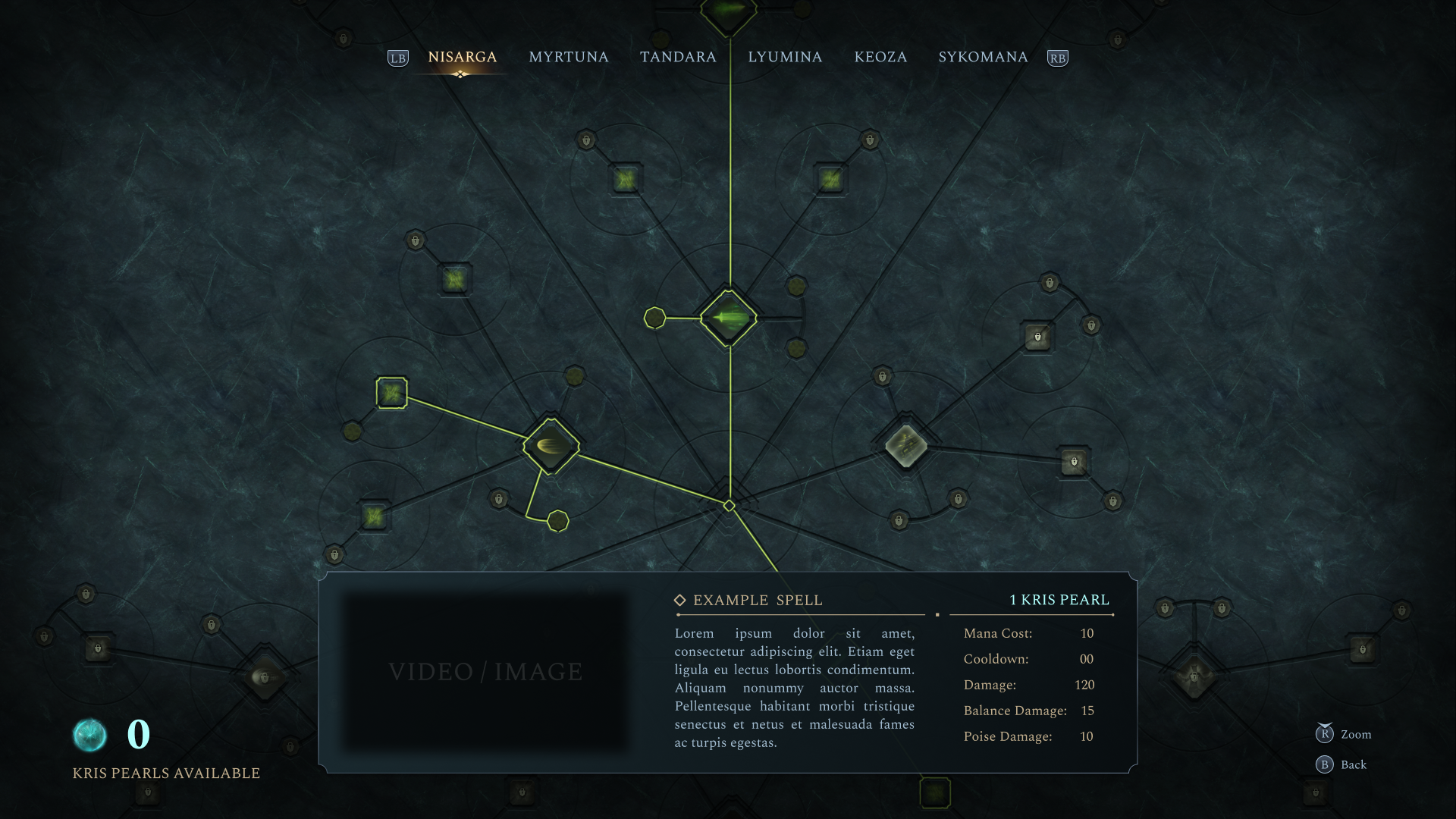Image resolution: width=1456 pixels, height=819 pixels.
Task: Go to the Sykomana tab
Action: (x=983, y=58)
